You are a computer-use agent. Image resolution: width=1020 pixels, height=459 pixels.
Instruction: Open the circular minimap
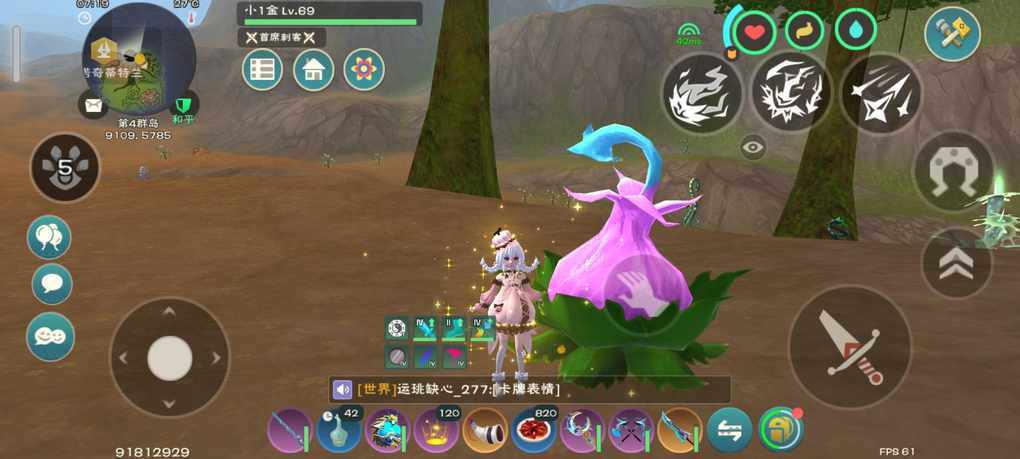pyautogui.click(x=138, y=58)
